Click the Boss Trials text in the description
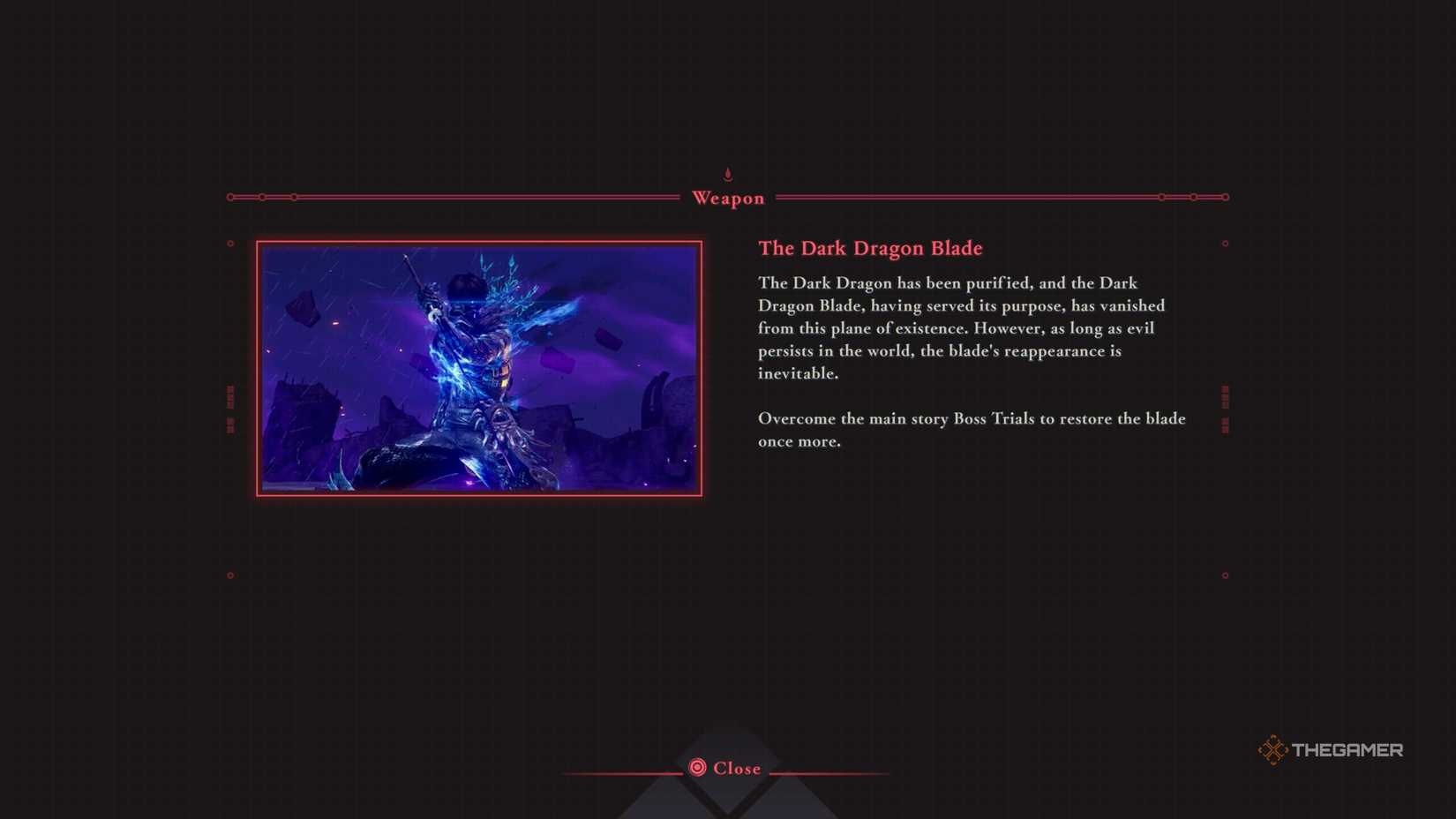 point(995,419)
